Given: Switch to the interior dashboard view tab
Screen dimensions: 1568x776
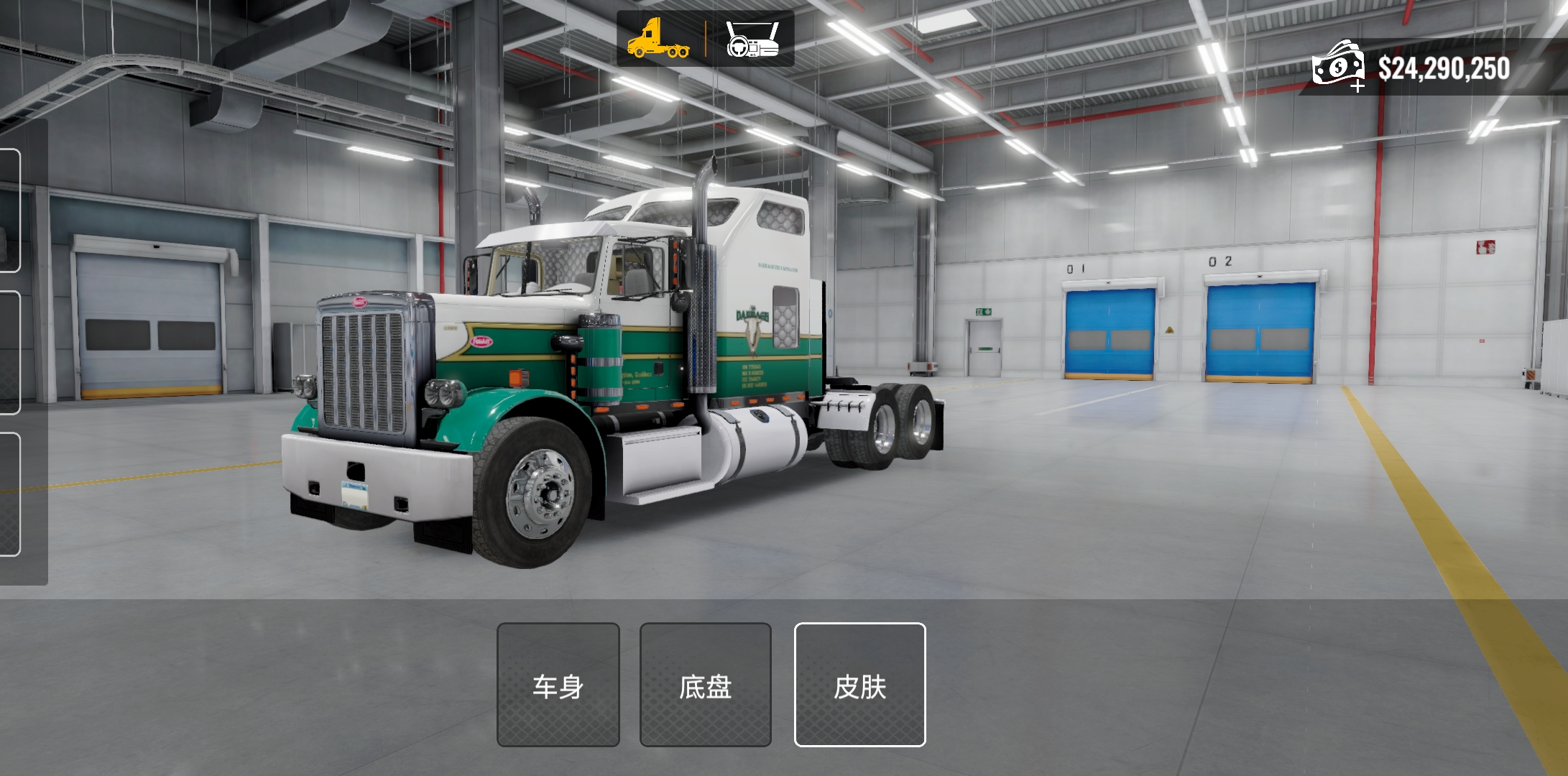Looking at the screenshot, I should [x=752, y=39].
